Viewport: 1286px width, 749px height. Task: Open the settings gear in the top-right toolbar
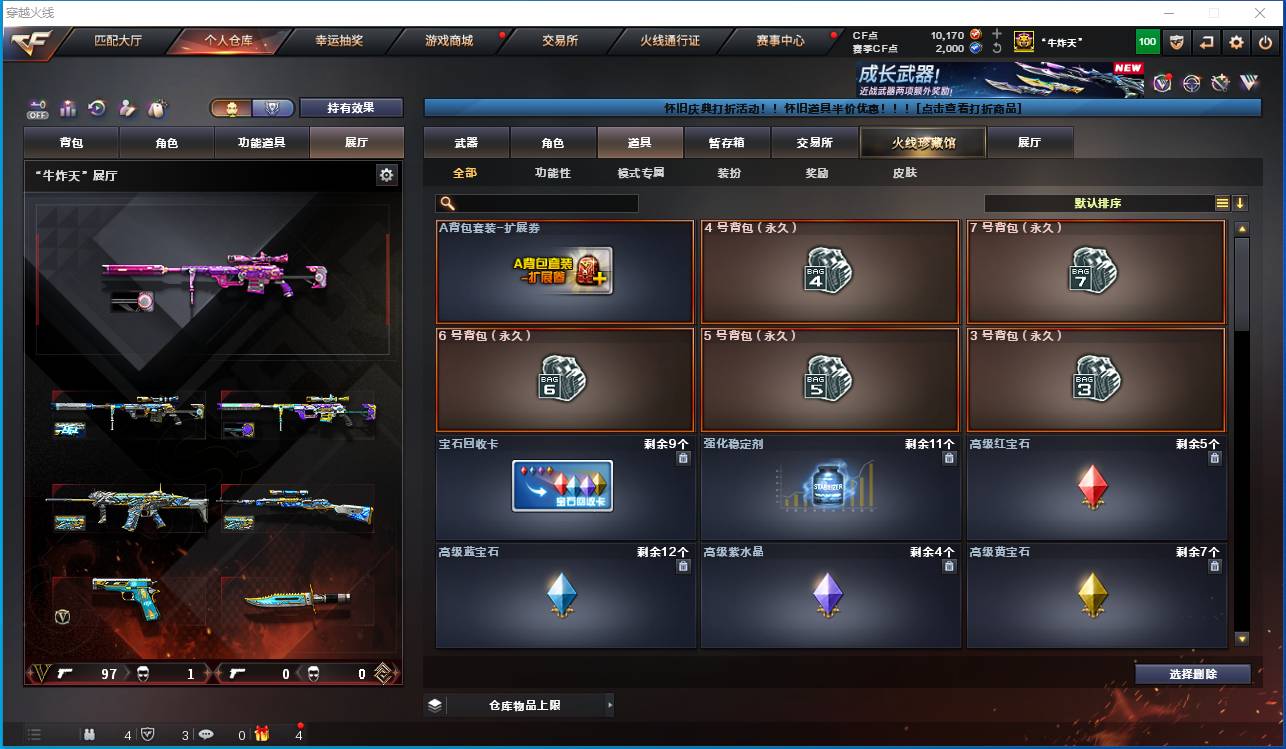1237,41
